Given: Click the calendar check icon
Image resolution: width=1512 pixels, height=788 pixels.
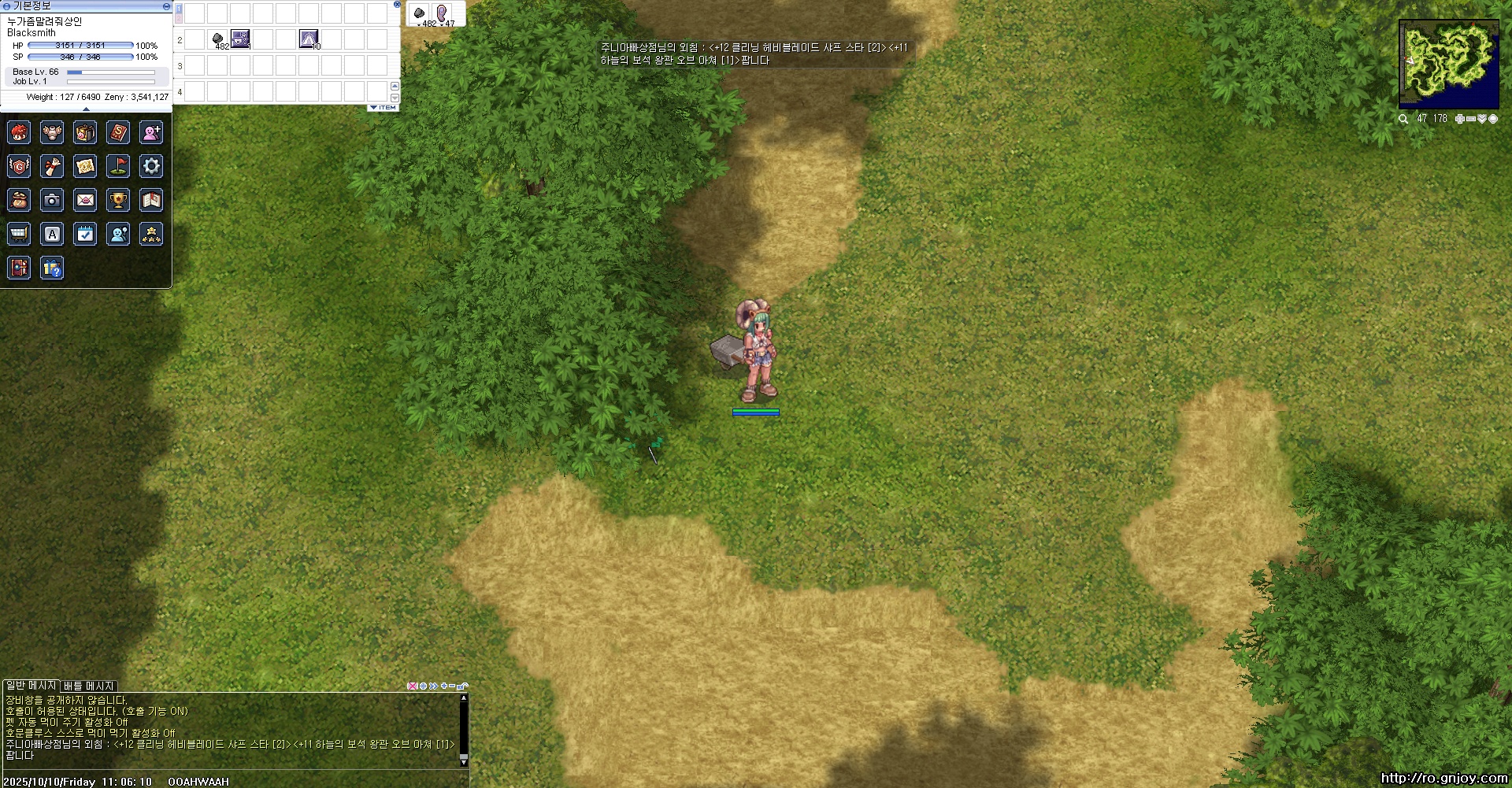Looking at the screenshot, I should (85, 234).
